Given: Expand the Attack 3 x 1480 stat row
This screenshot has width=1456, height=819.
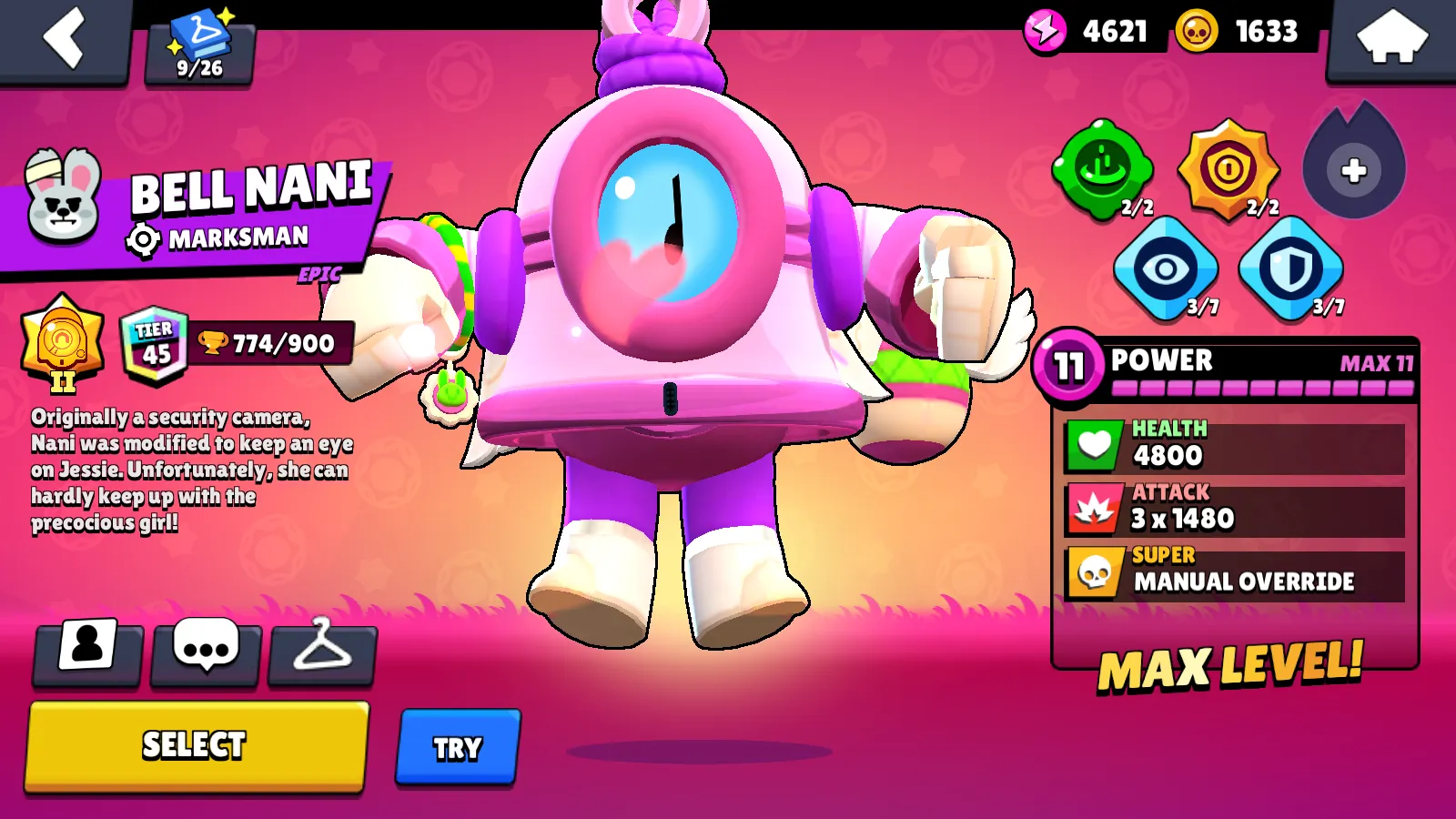Looking at the screenshot, I should coord(1238,507).
